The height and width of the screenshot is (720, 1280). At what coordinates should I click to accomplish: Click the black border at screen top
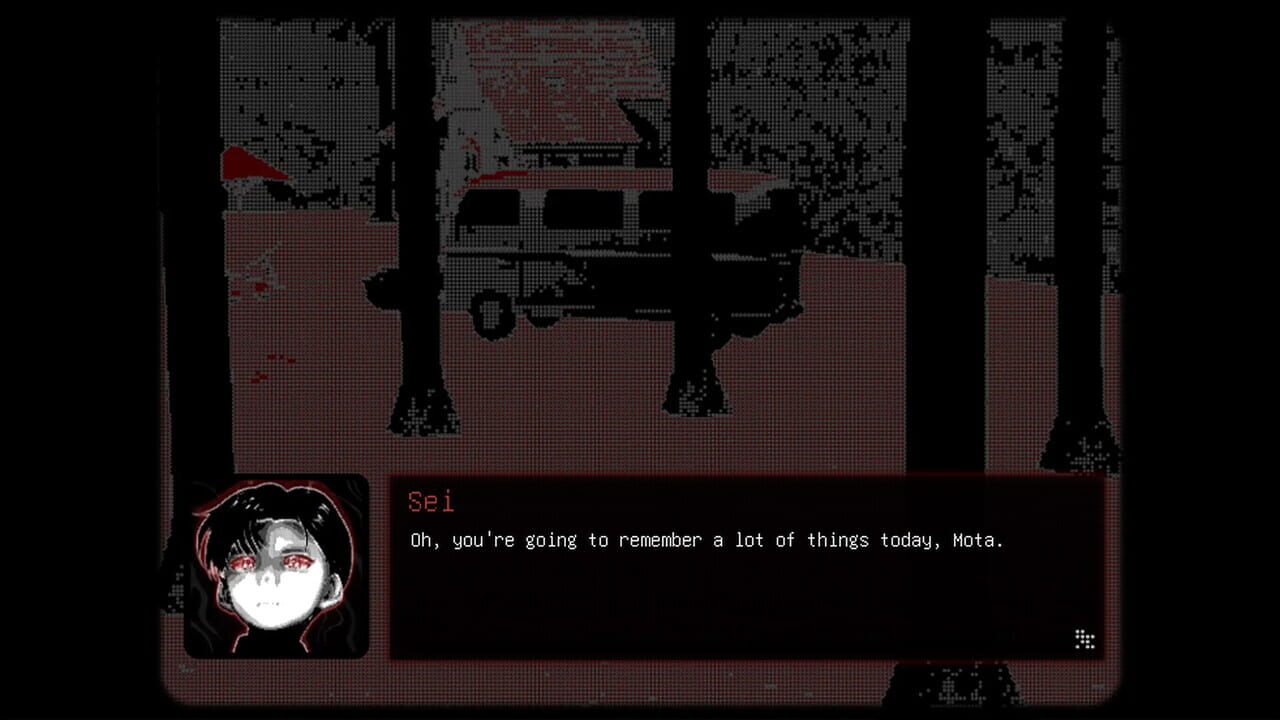640,5
